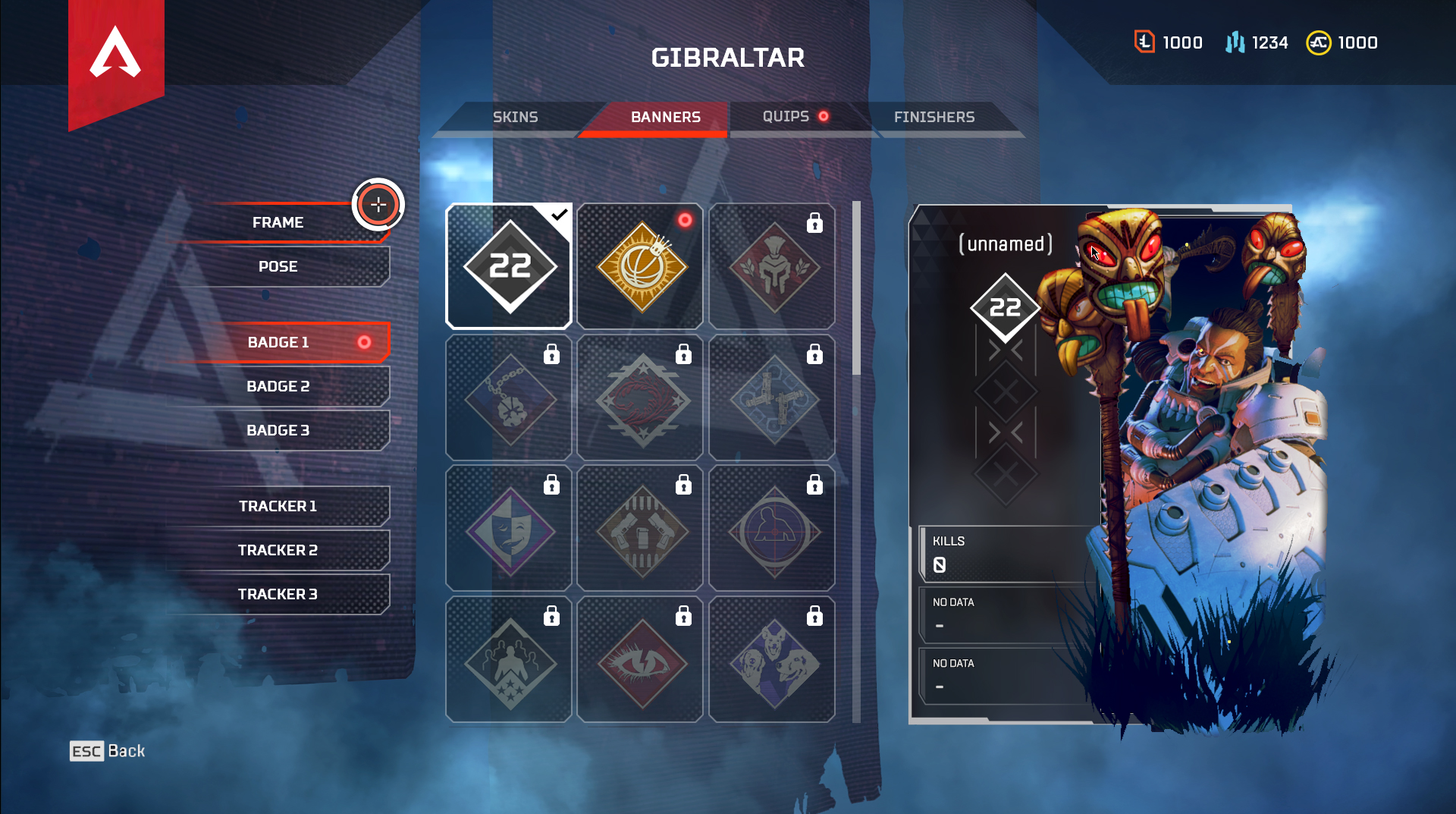
Task: Open the Badge 2 slot
Action: 278,386
